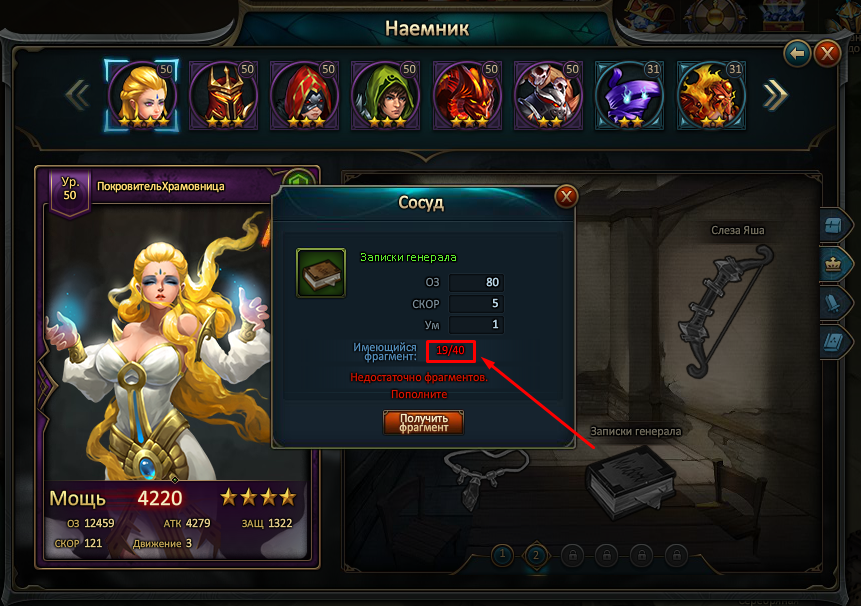Image resolution: width=861 pixels, height=606 pixels.
Task: Select the blonde priestess mercenary portrait
Action: click(x=141, y=93)
